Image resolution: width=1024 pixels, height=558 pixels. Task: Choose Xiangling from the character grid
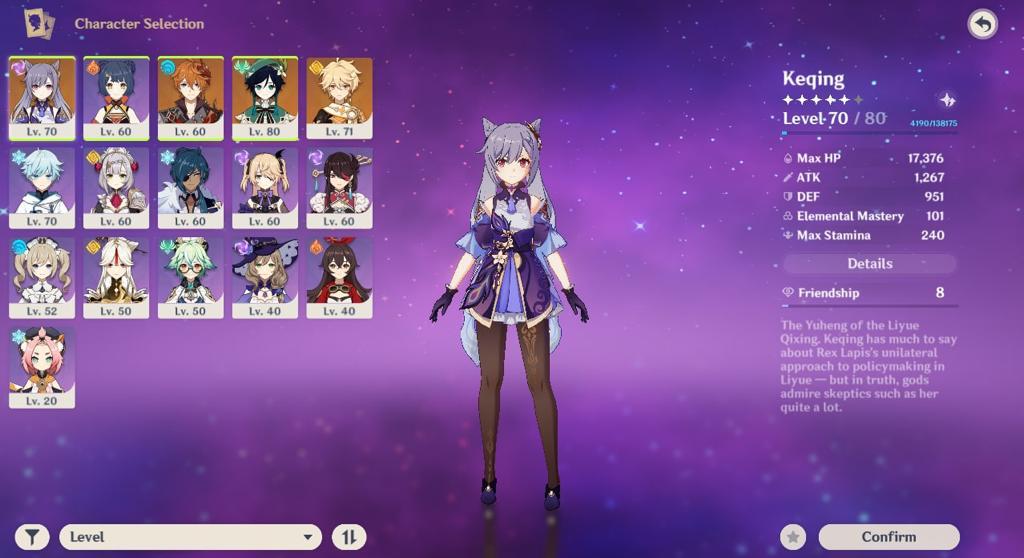click(x=116, y=97)
